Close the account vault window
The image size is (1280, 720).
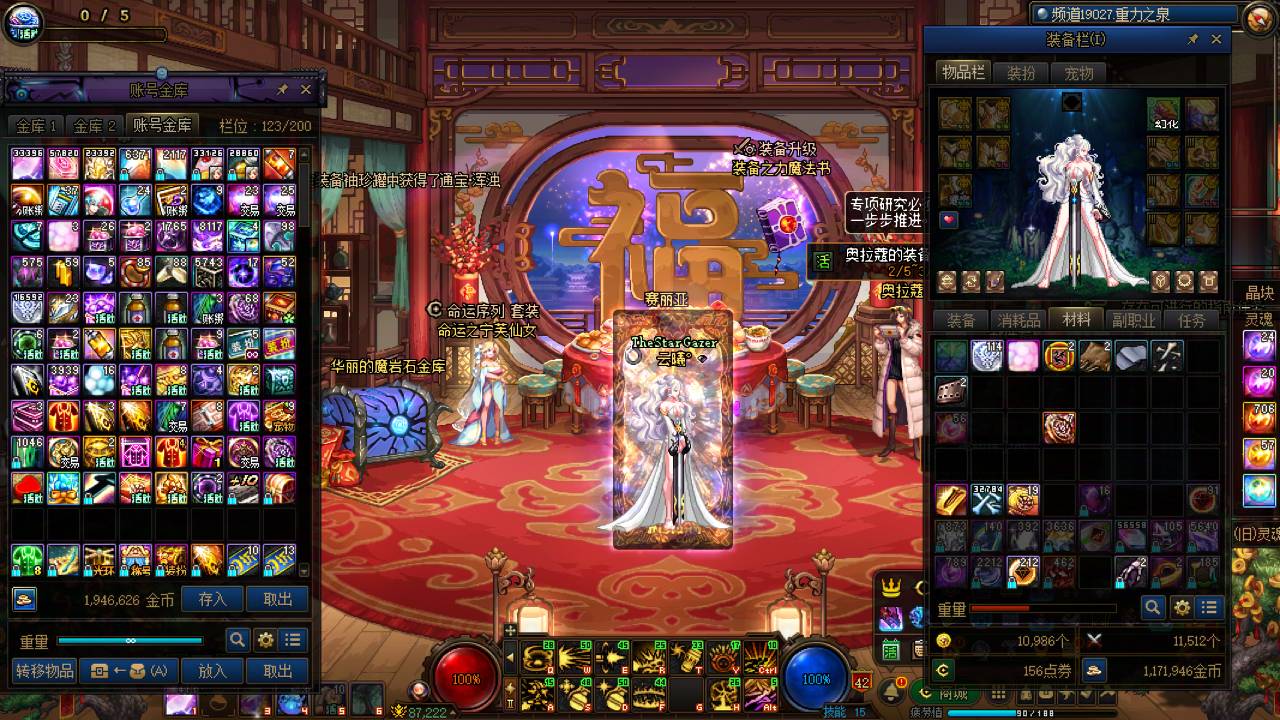(306, 90)
